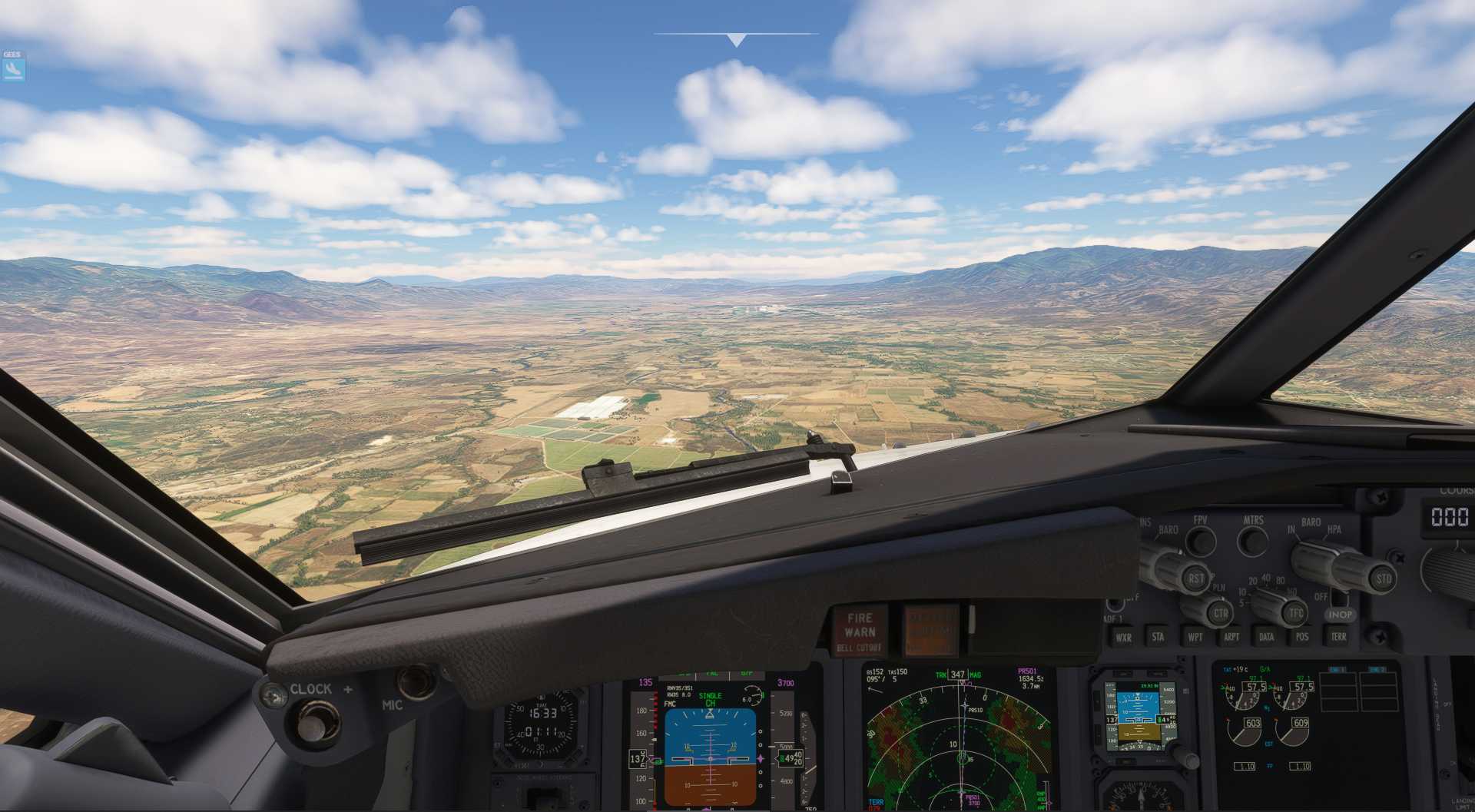Image resolution: width=1475 pixels, height=812 pixels.
Task: Push the MTRS meters button
Action: [x=1253, y=541]
